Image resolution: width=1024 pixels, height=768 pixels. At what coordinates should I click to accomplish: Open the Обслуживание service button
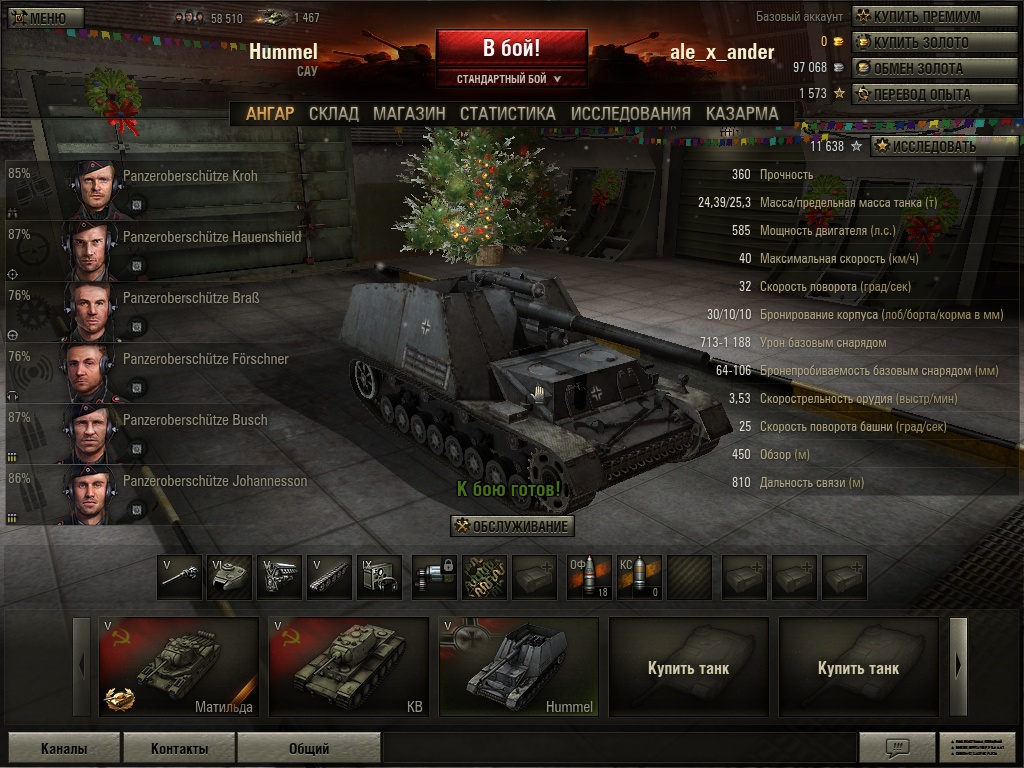click(512, 526)
